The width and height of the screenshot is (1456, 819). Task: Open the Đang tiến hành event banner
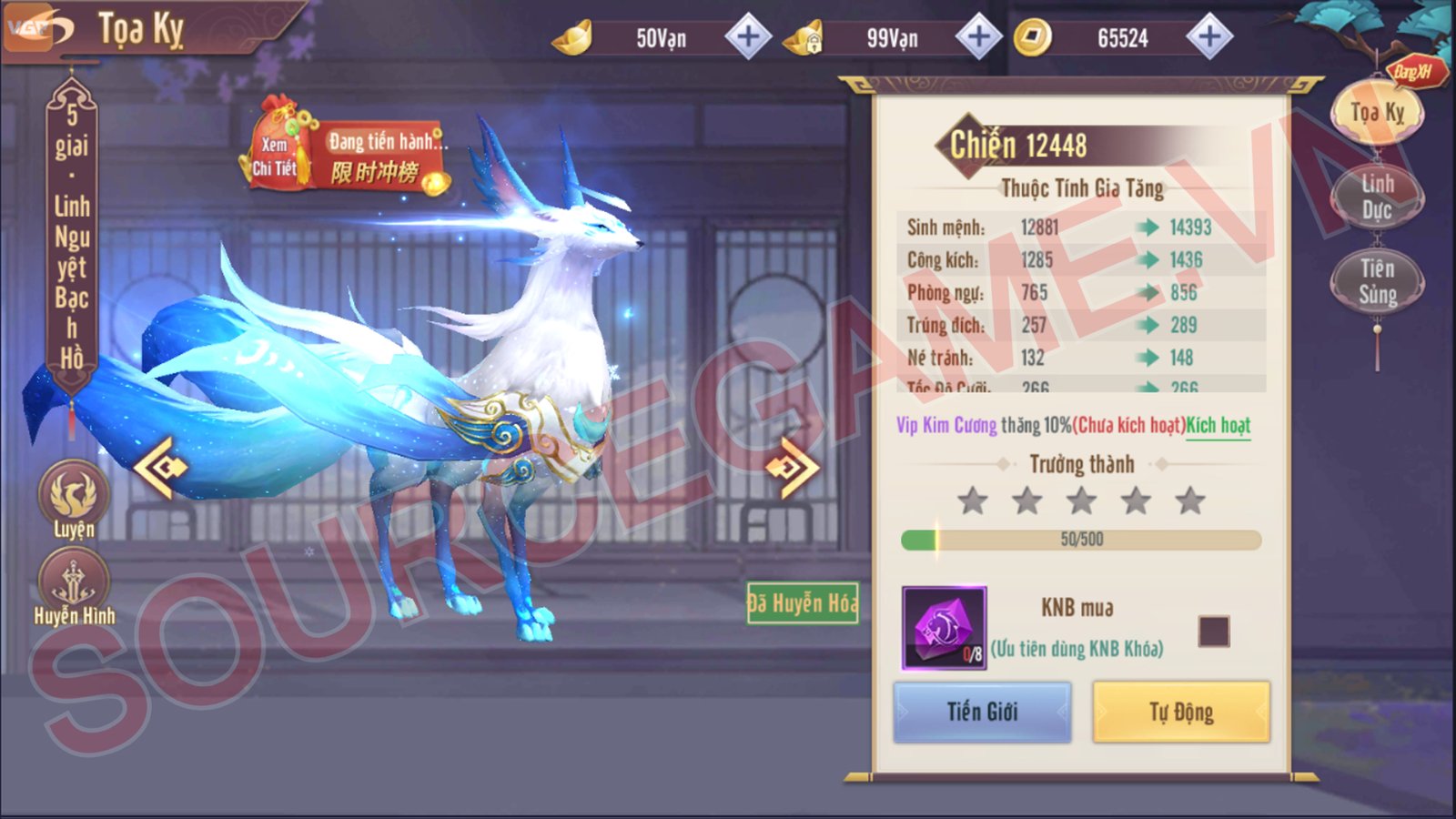[382, 156]
